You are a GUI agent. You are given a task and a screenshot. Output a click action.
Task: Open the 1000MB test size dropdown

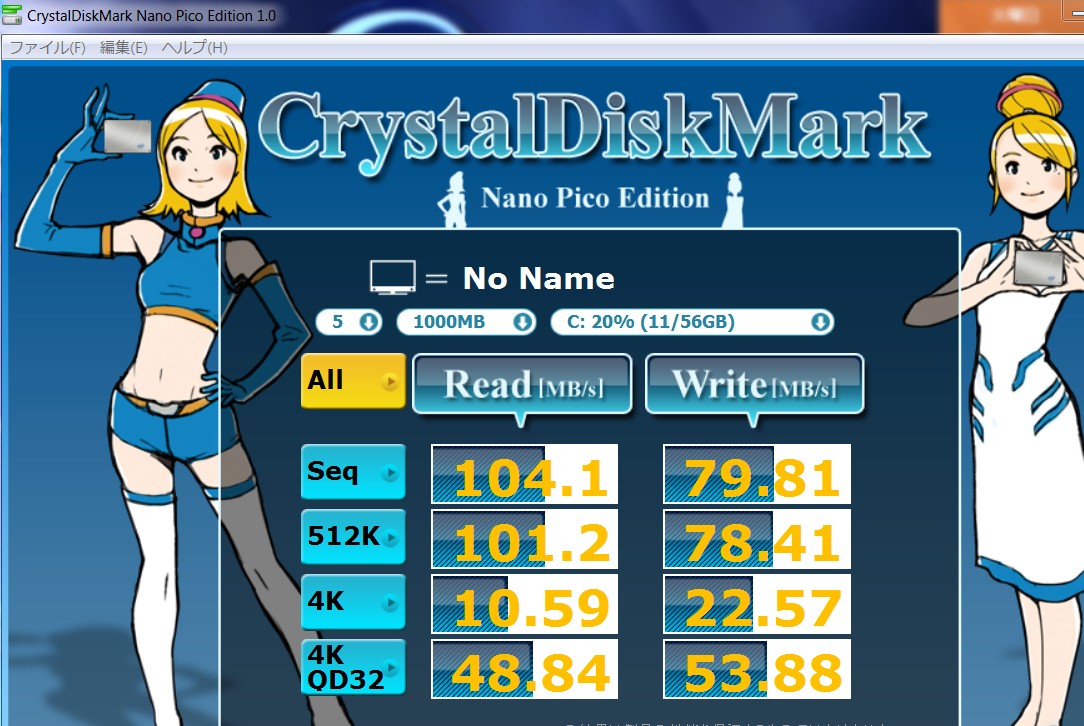(466, 322)
